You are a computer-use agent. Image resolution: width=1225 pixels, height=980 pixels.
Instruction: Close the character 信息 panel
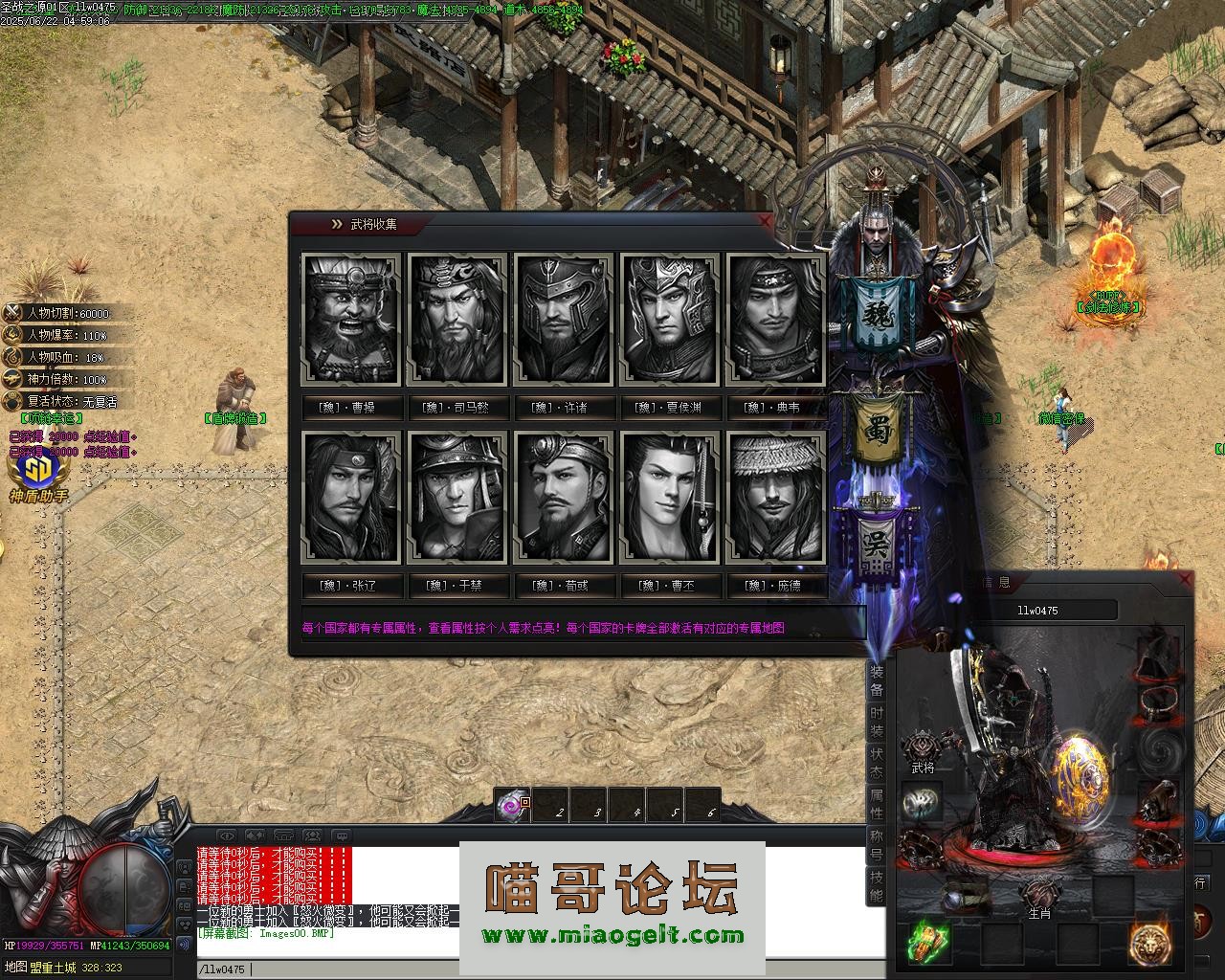tap(1185, 580)
